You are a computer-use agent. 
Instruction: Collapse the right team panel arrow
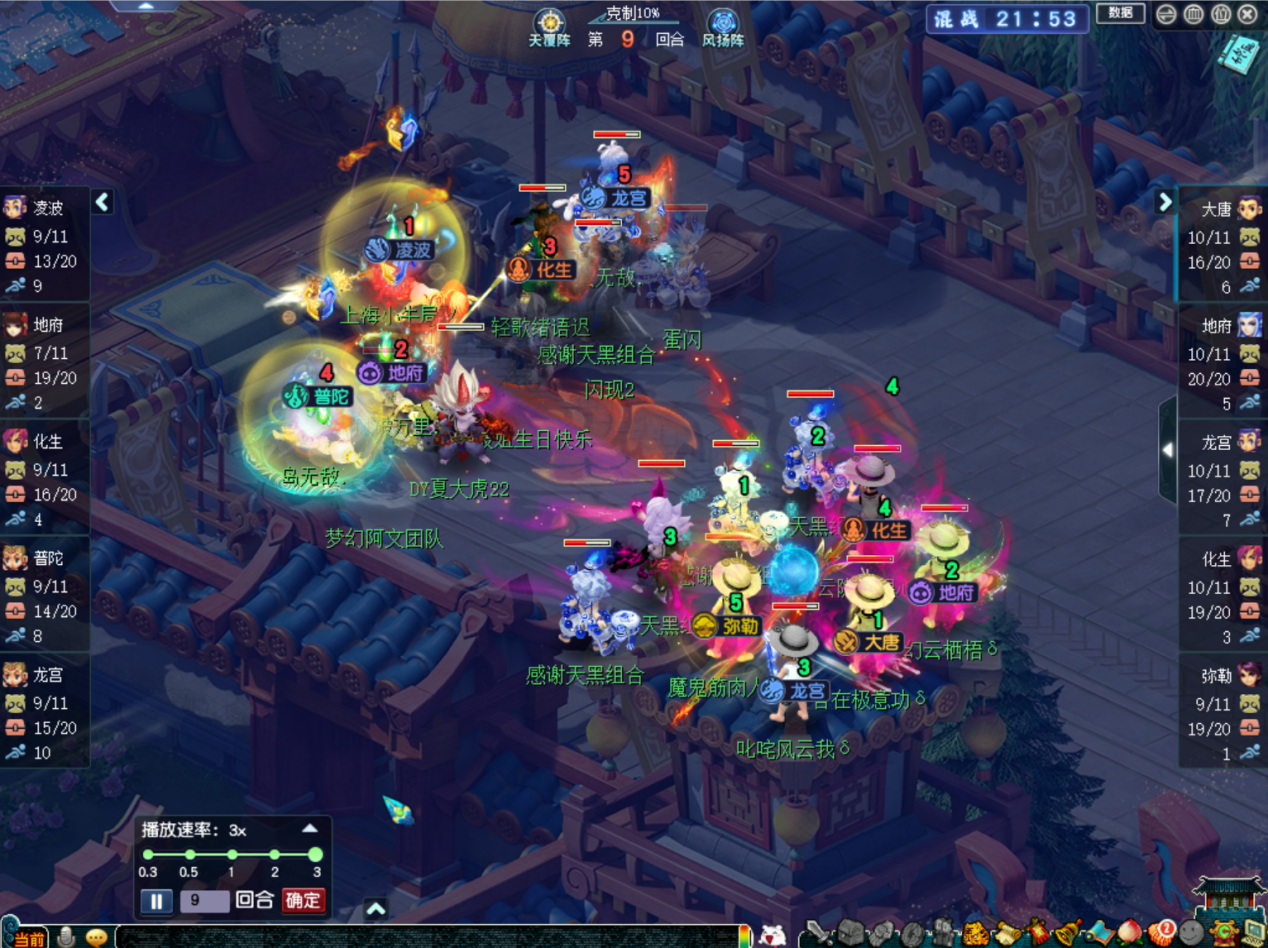click(1165, 202)
